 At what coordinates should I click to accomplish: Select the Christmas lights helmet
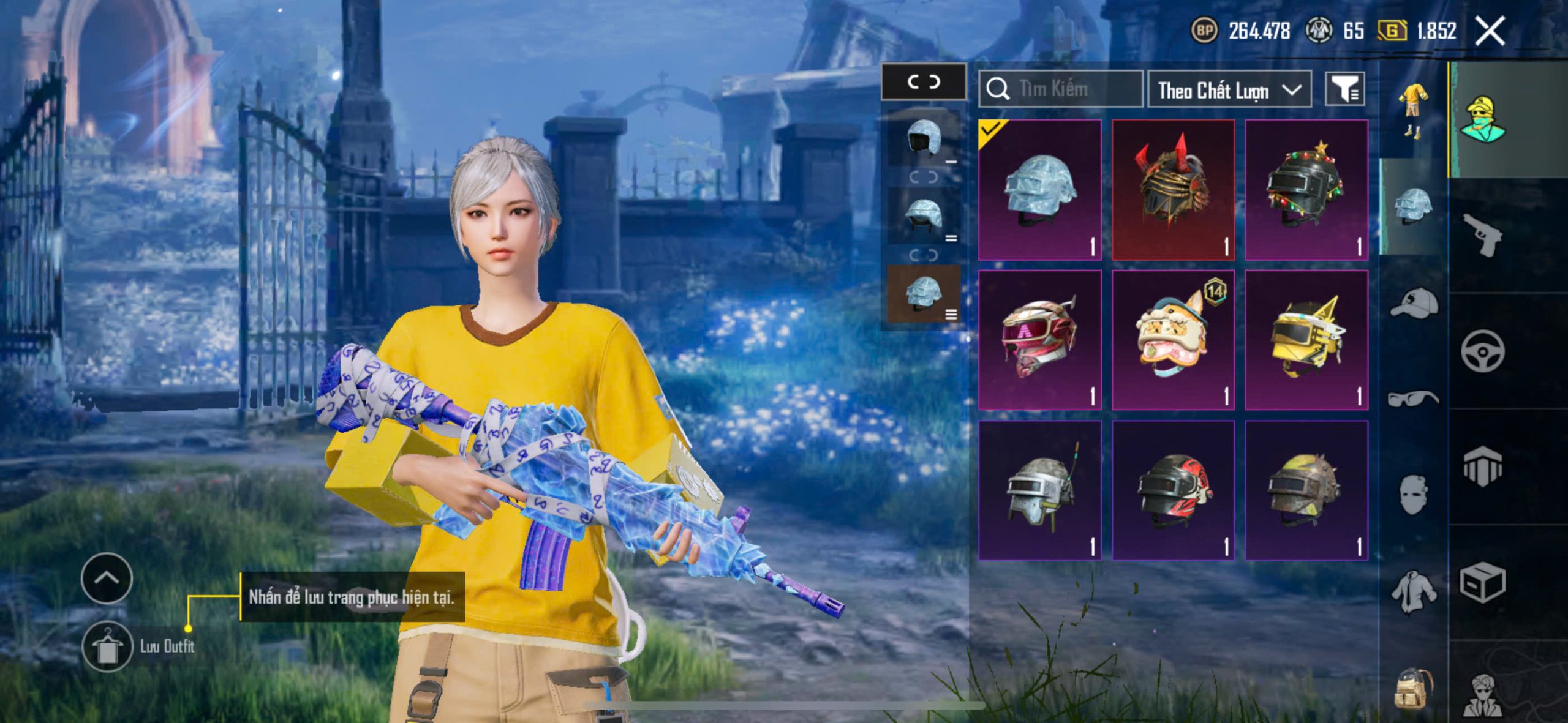coord(1306,190)
